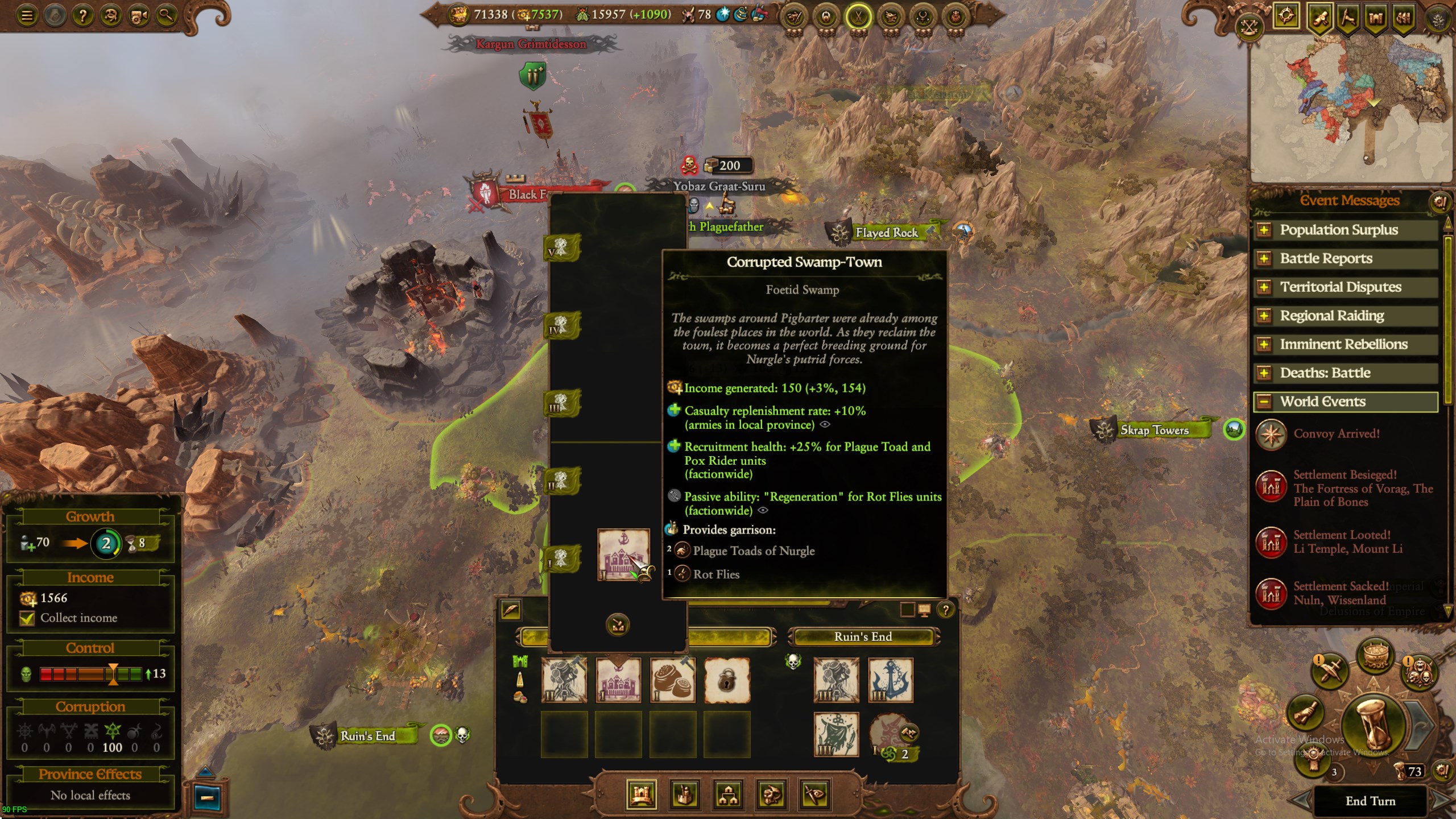This screenshot has height=819, width=1456.
Task: Click the anchor port building icon under Ruin's End
Action: [x=890, y=680]
